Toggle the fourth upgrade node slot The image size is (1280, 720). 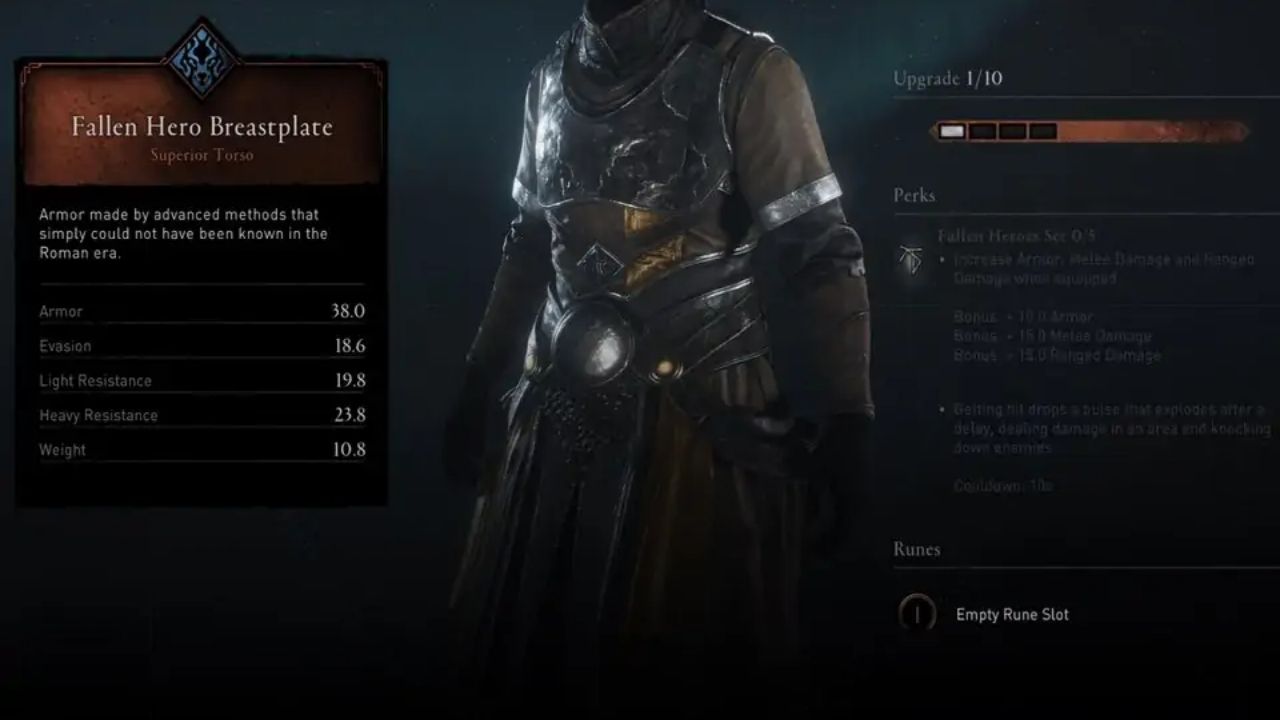click(x=1043, y=129)
